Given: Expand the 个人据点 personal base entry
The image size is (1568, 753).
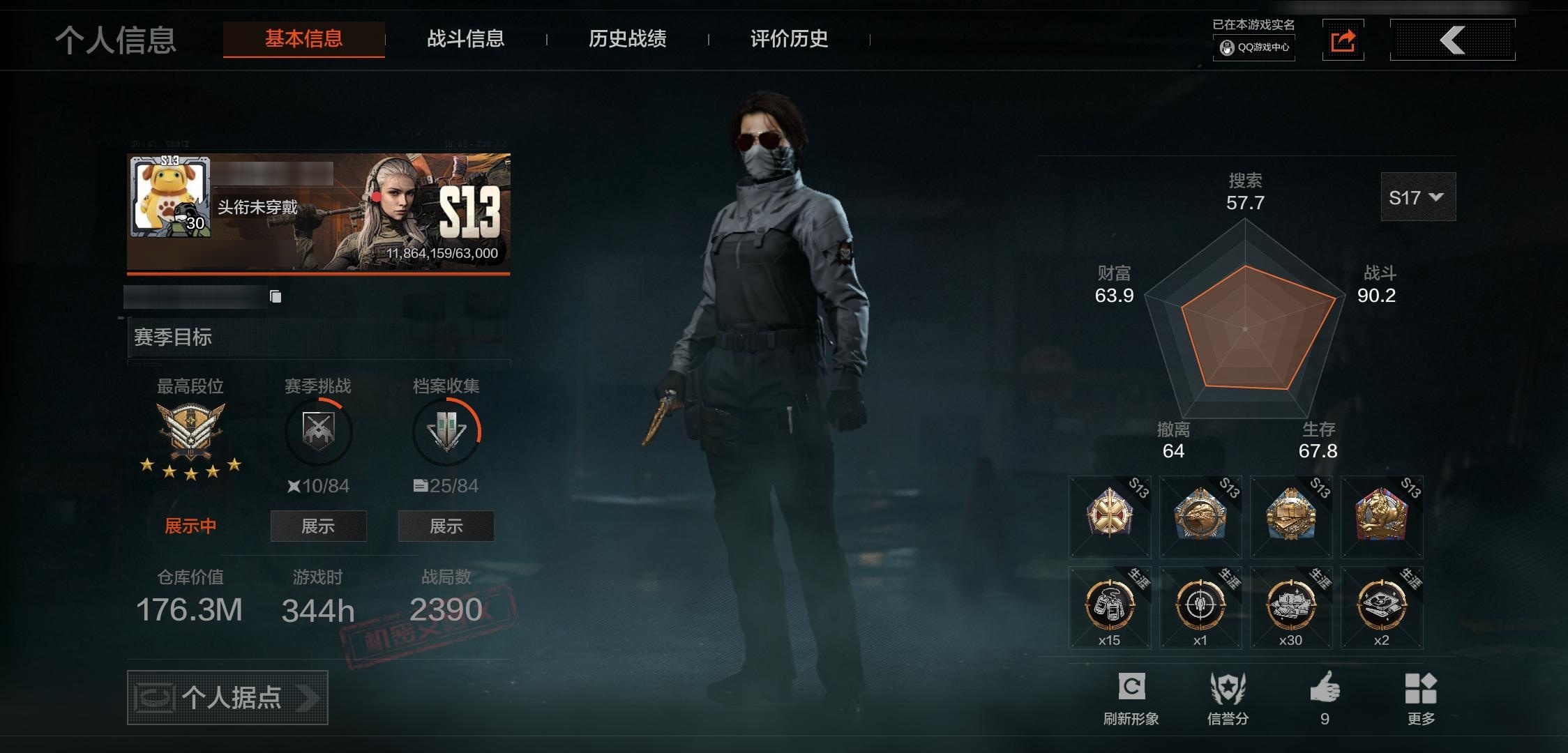Looking at the screenshot, I should [x=226, y=697].
